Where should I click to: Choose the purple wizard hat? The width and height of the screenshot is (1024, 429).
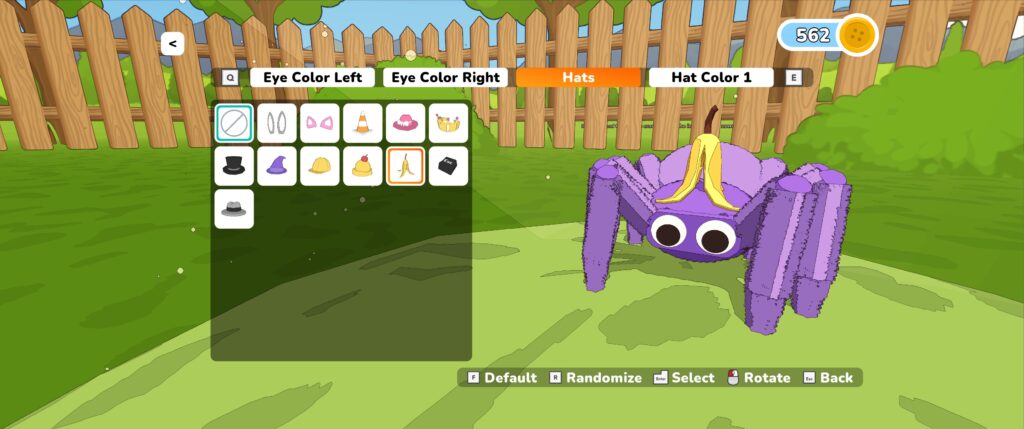(277, 166)
